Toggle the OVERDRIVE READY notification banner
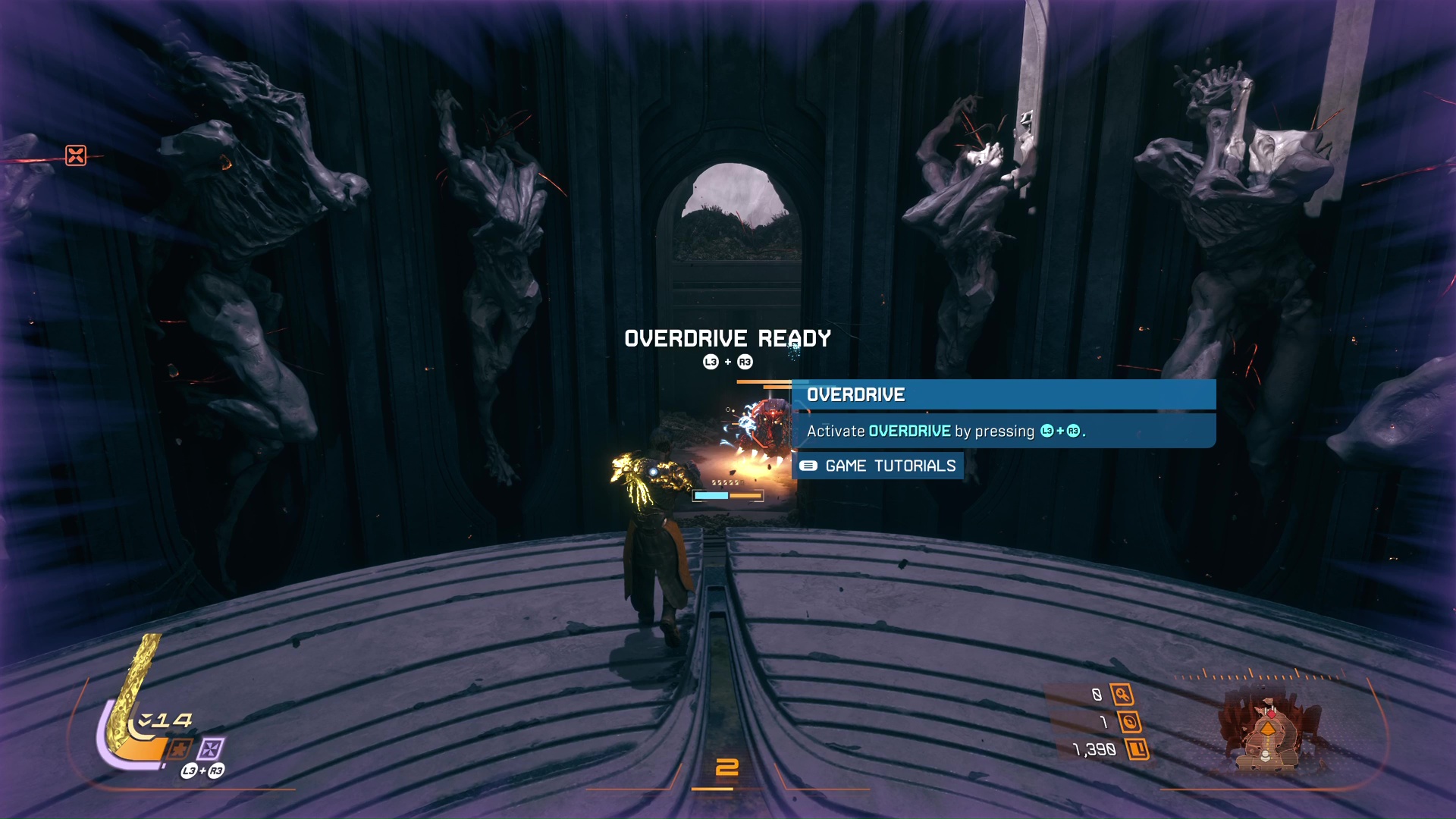1456x819 pixels. tap(727, 339)
